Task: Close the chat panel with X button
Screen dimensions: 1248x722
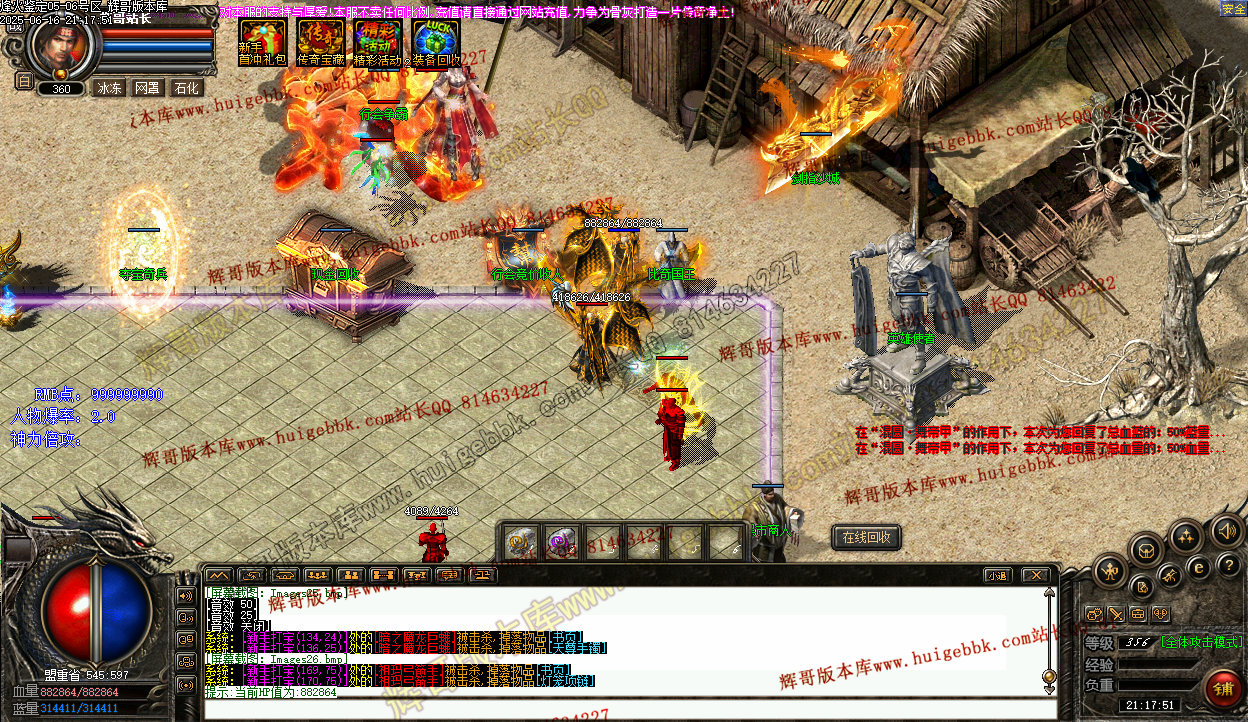Action: pyautogui.click(x=1034, y=575)
